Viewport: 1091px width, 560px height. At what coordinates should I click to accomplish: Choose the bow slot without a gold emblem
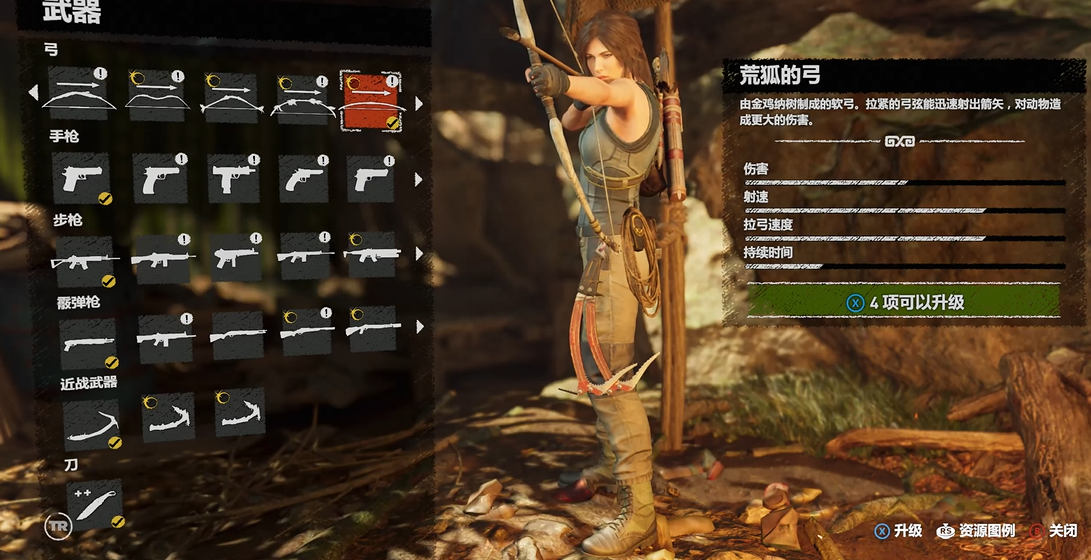[78, 95]
